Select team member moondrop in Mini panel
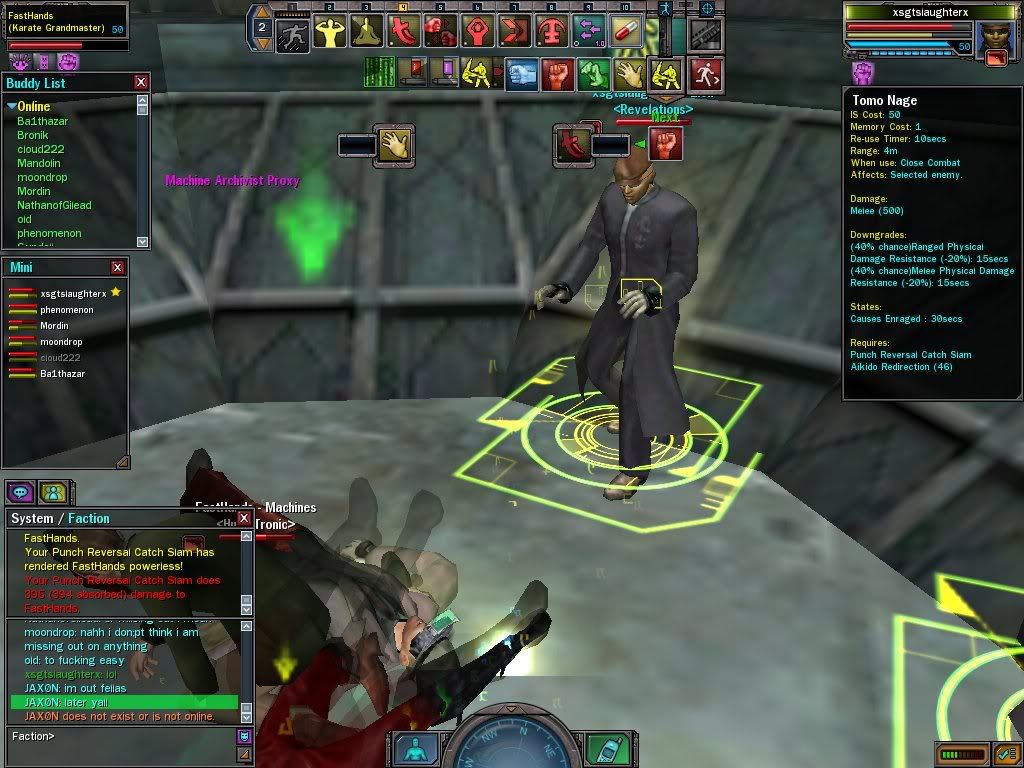This screenshot has height=768, width=1024. coord(61,342)
